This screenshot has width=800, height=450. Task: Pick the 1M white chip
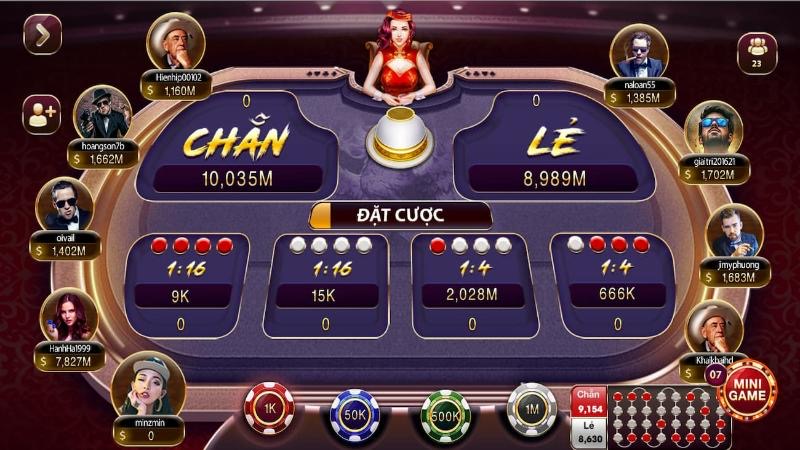tap(532, 409)
